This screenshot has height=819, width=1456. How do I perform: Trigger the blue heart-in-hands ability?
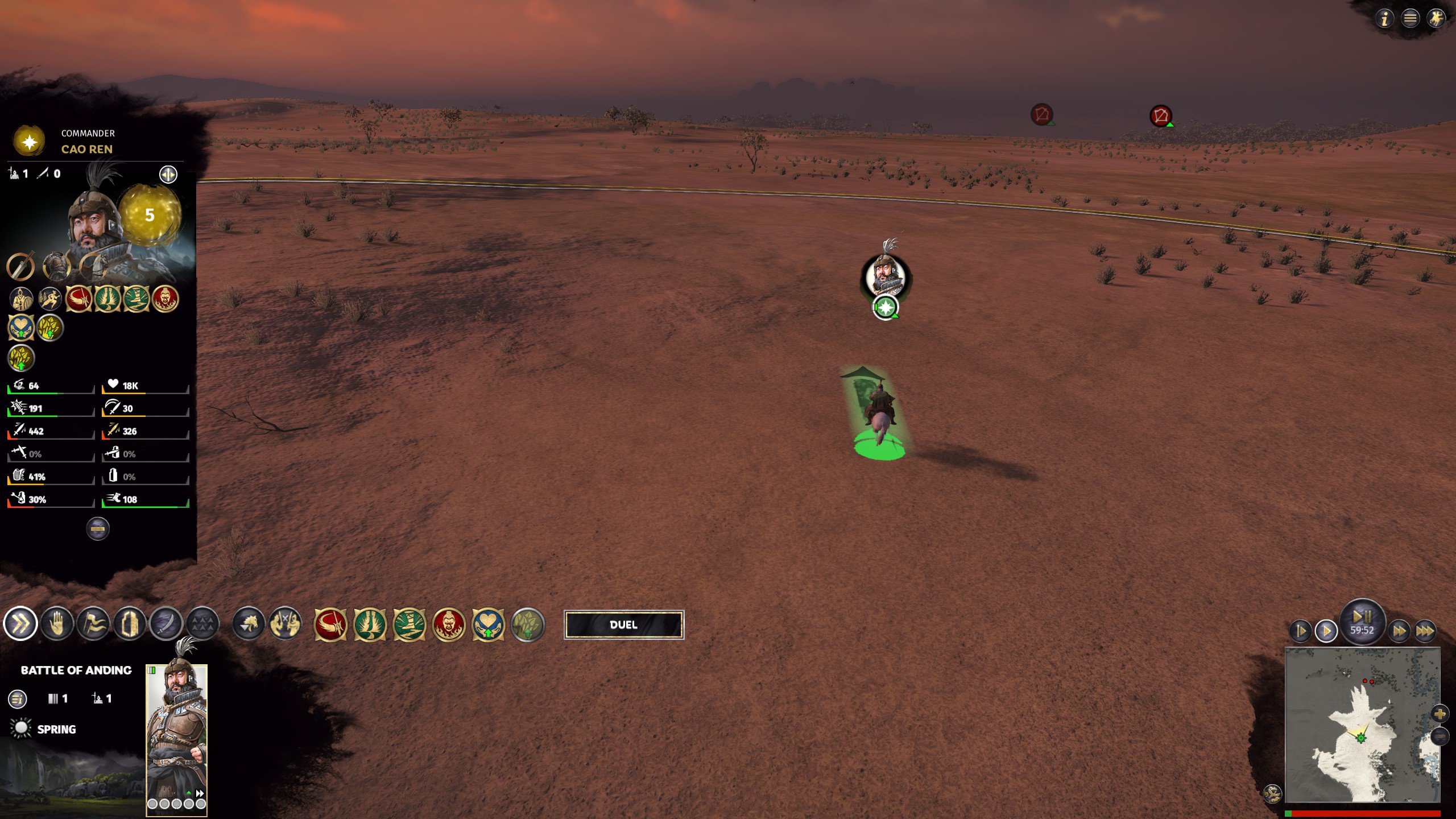pos(488,624)
